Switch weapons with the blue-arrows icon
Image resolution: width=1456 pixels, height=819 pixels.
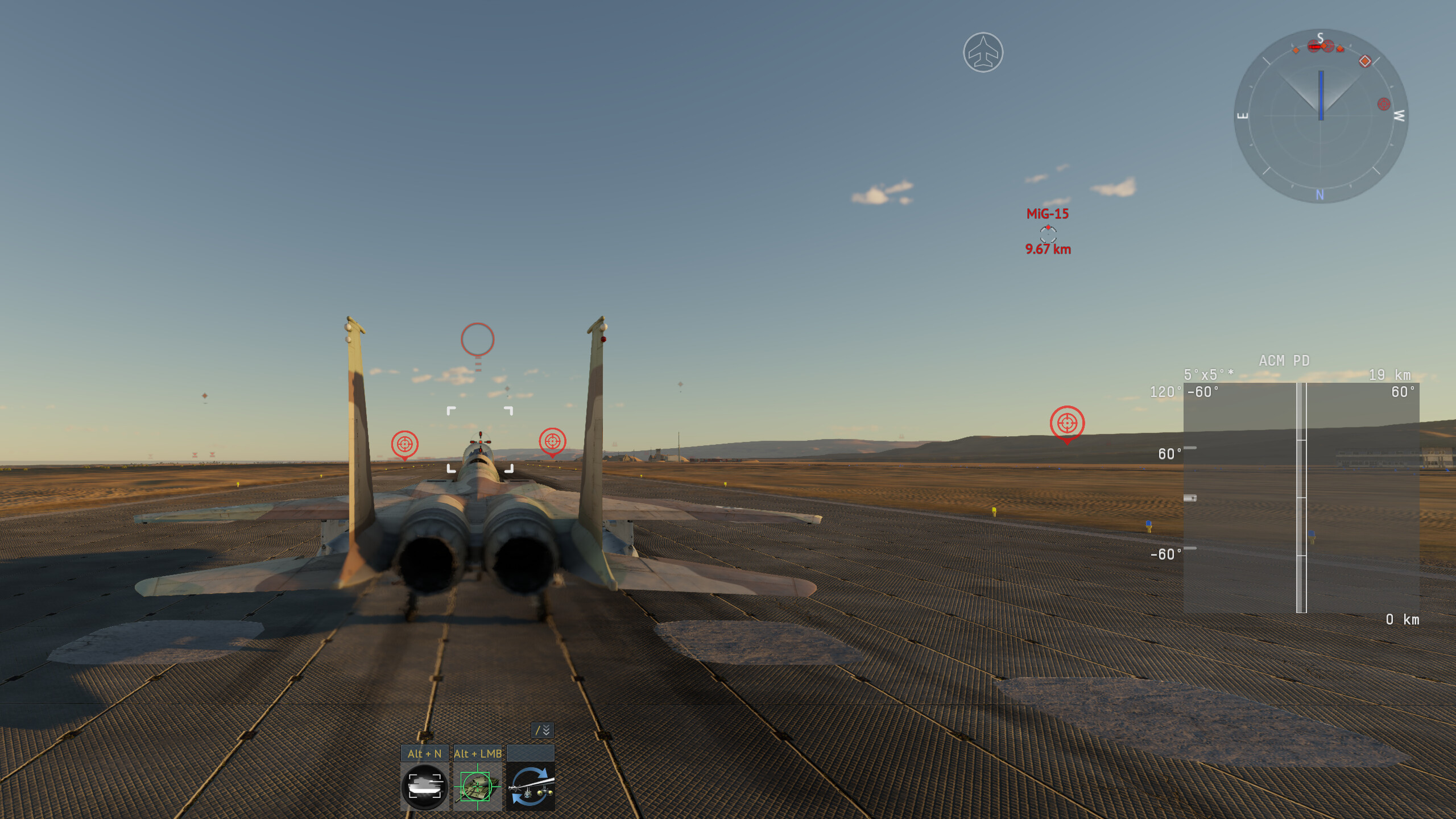530,787
